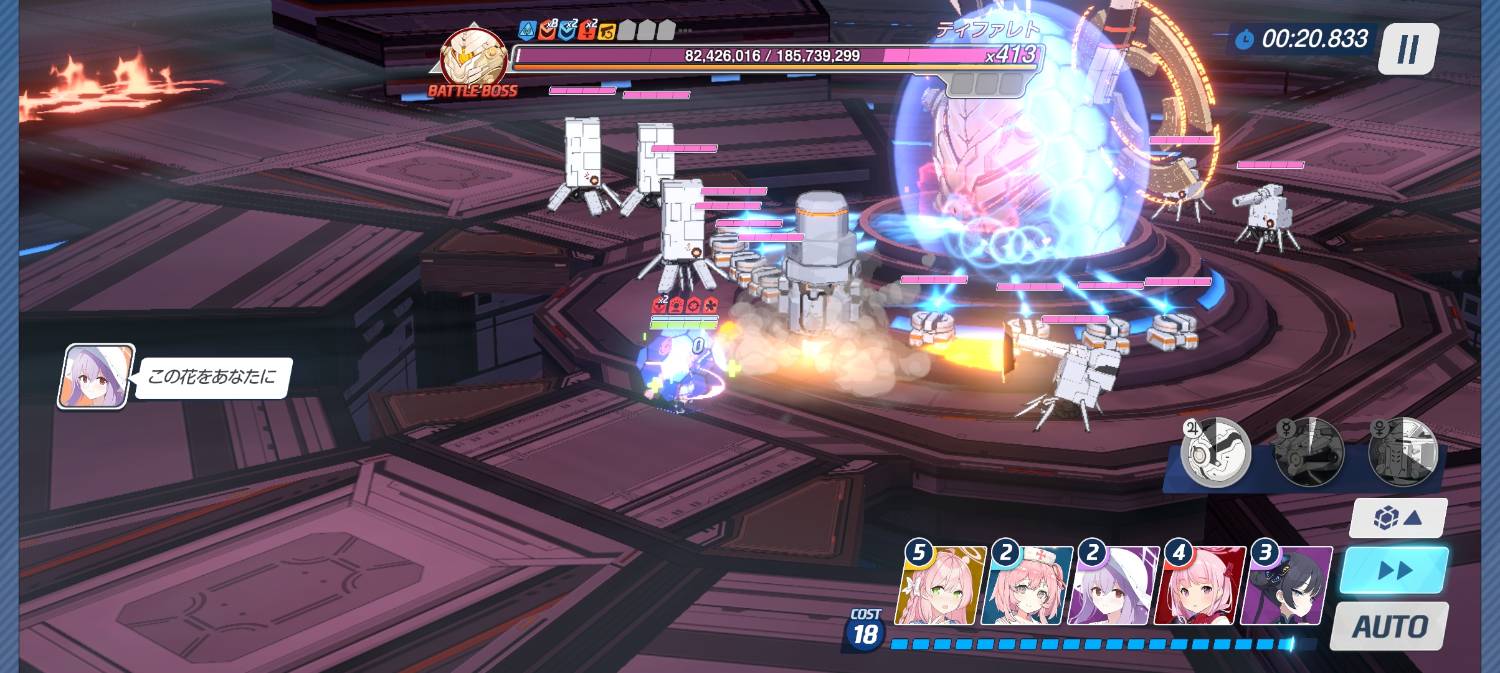Toggle AUTO battle mode
1500x673 pixels.
[1390, 627]
